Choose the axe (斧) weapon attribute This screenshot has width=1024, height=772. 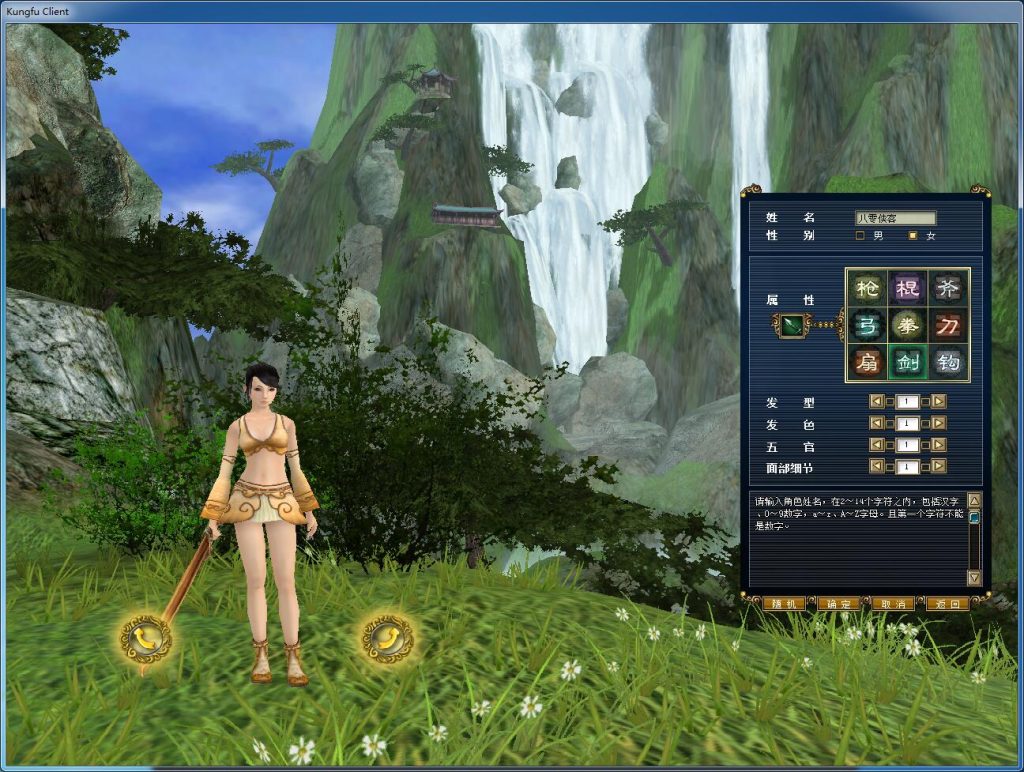coord(949,289)
